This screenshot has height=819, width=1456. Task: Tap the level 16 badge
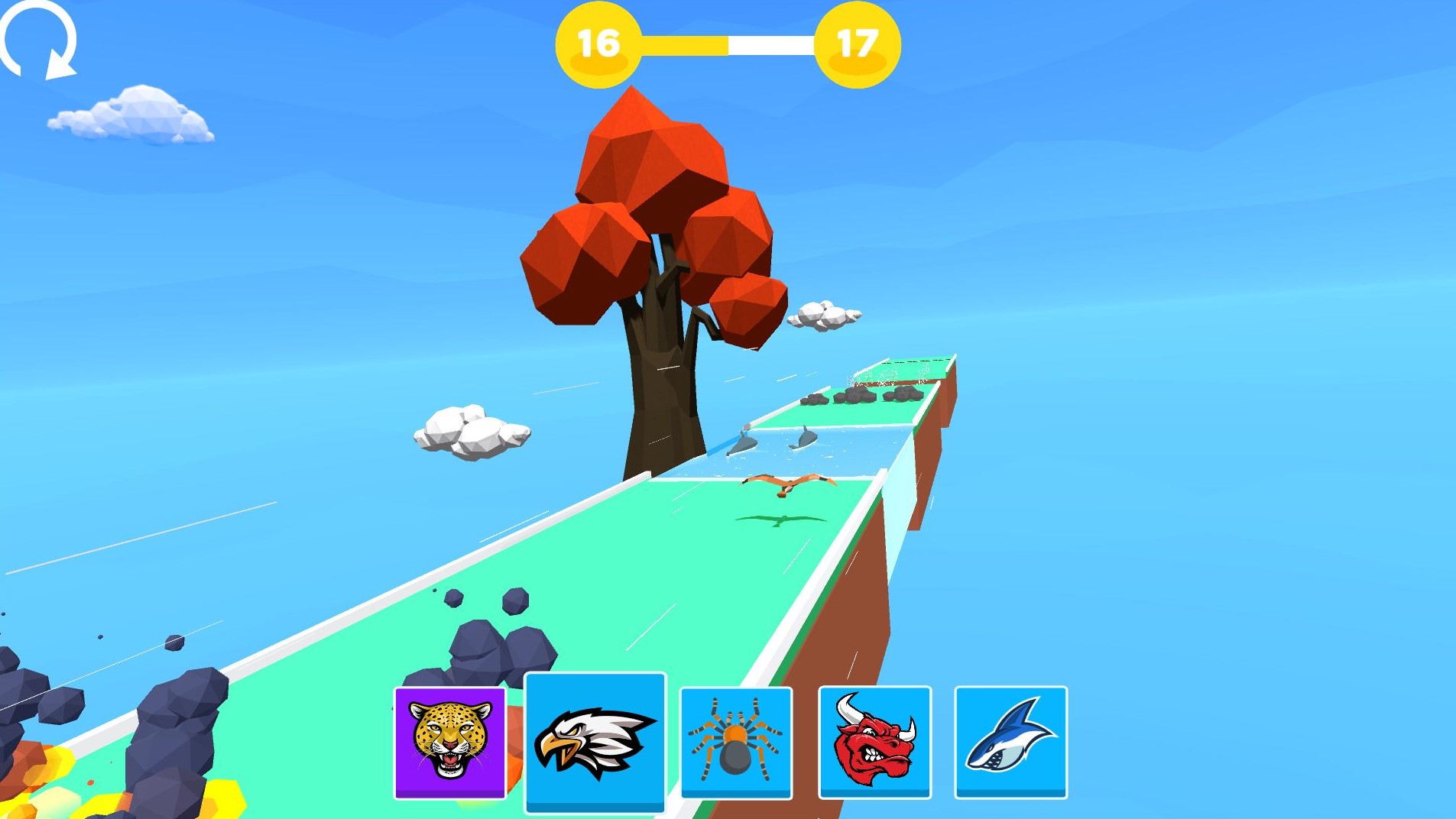point(598,44)
